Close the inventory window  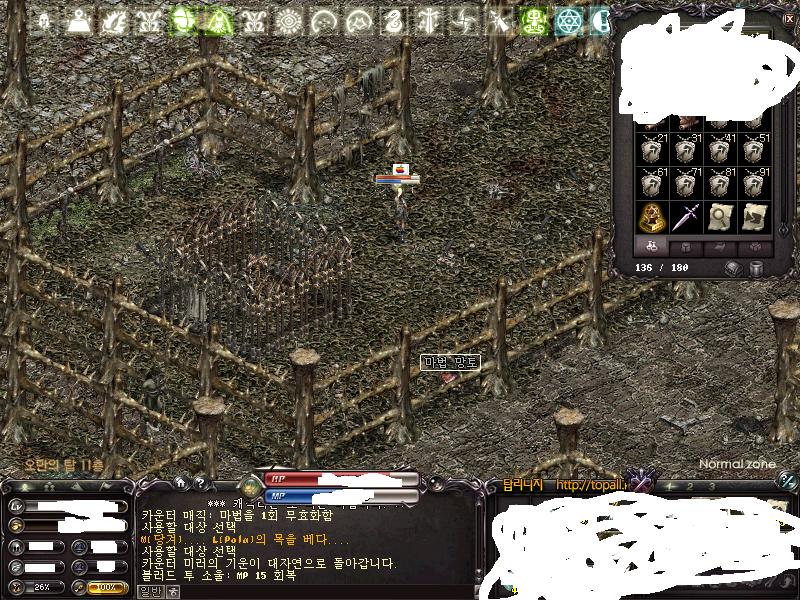point(789,19)
